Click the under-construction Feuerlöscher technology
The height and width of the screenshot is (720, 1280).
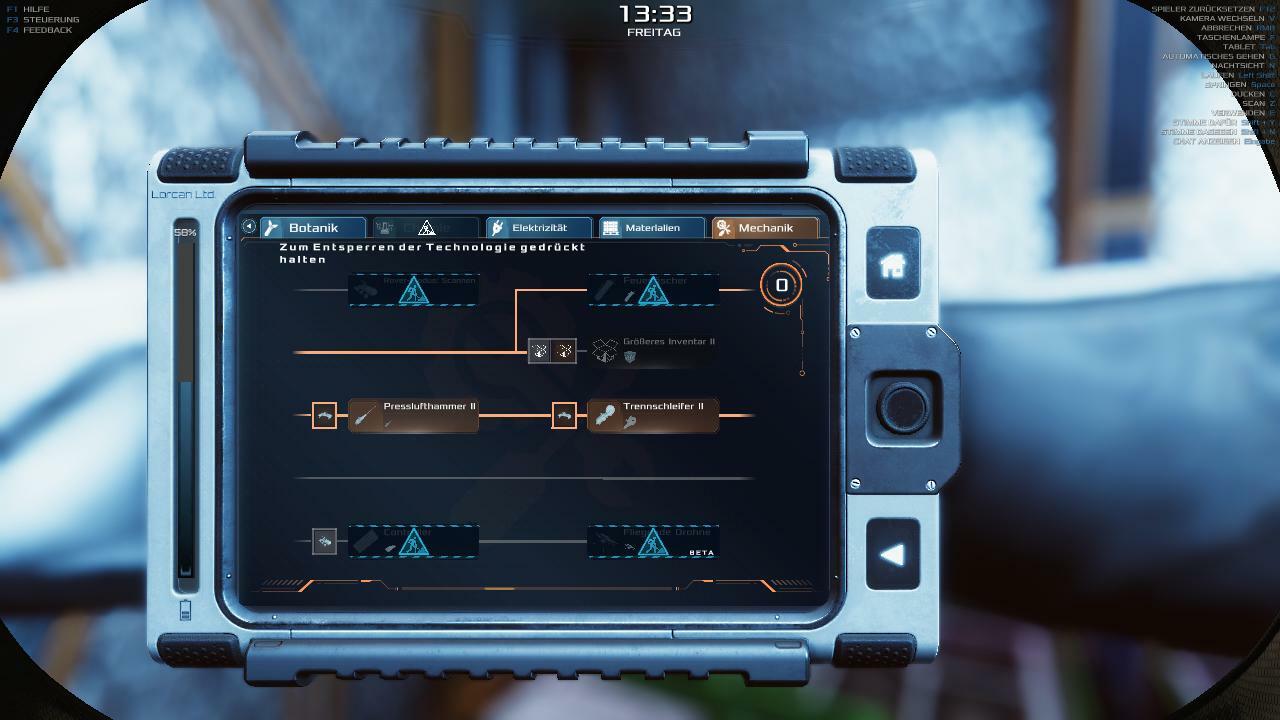point(652,290)
